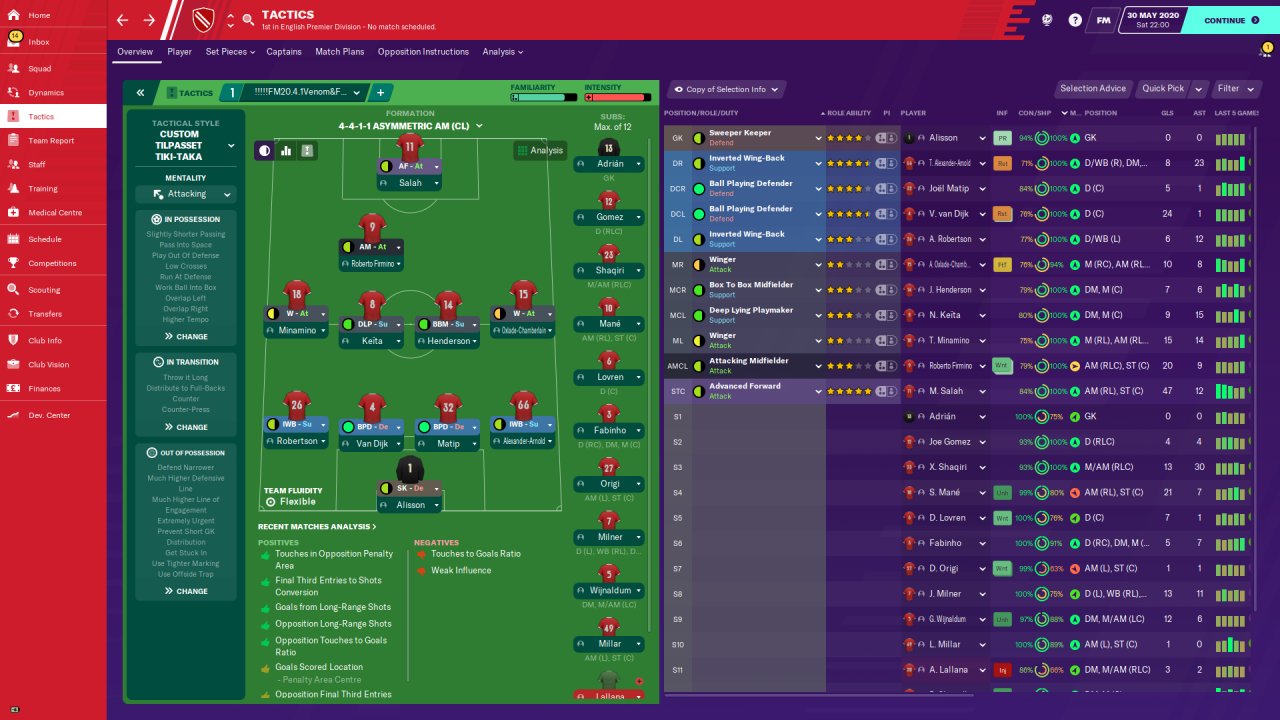Open the Filter dropdown
This screenshot has width=1280, height=720.
coord(1234,89)
